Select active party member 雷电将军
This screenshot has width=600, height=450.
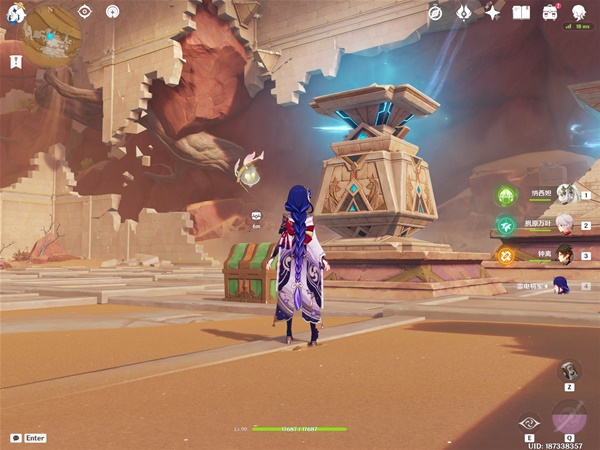561,285
